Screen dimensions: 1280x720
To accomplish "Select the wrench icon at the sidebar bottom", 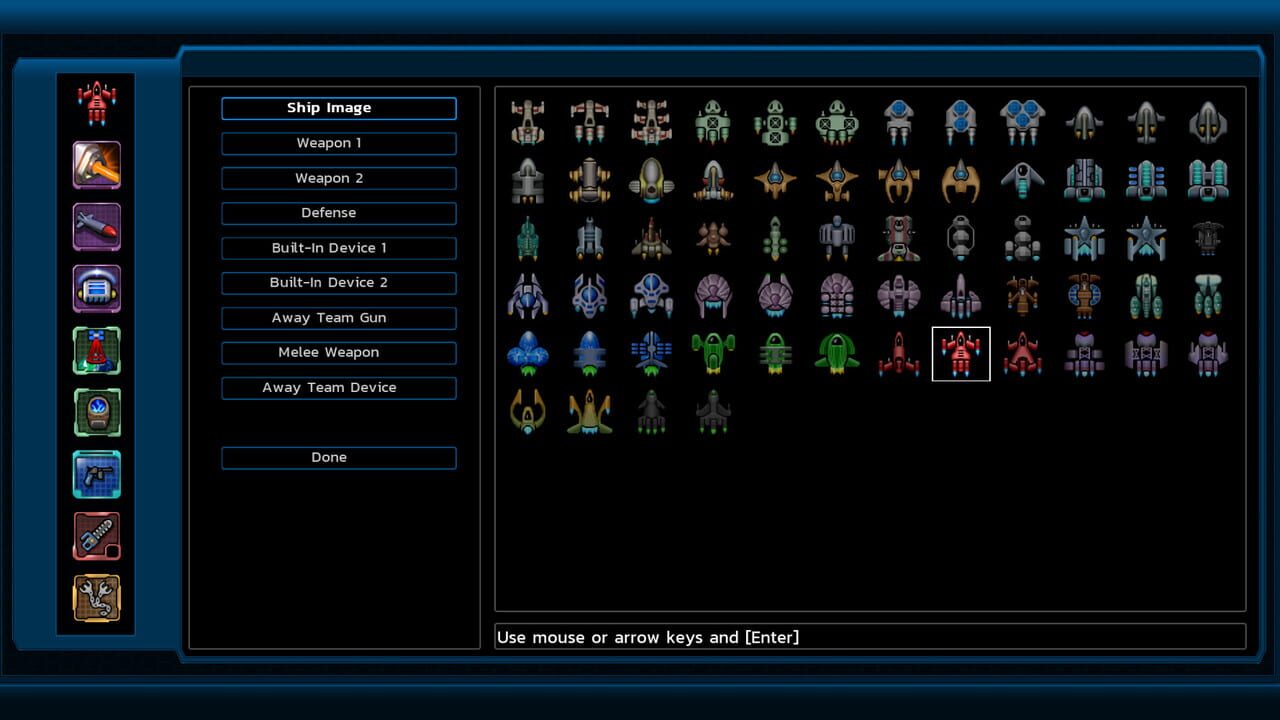I will click(x=96, y=598).
